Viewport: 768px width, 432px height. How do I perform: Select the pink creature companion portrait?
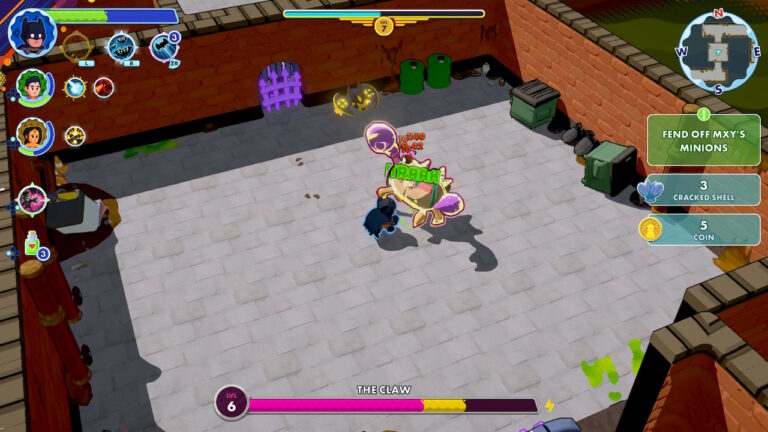coord(32,199)
